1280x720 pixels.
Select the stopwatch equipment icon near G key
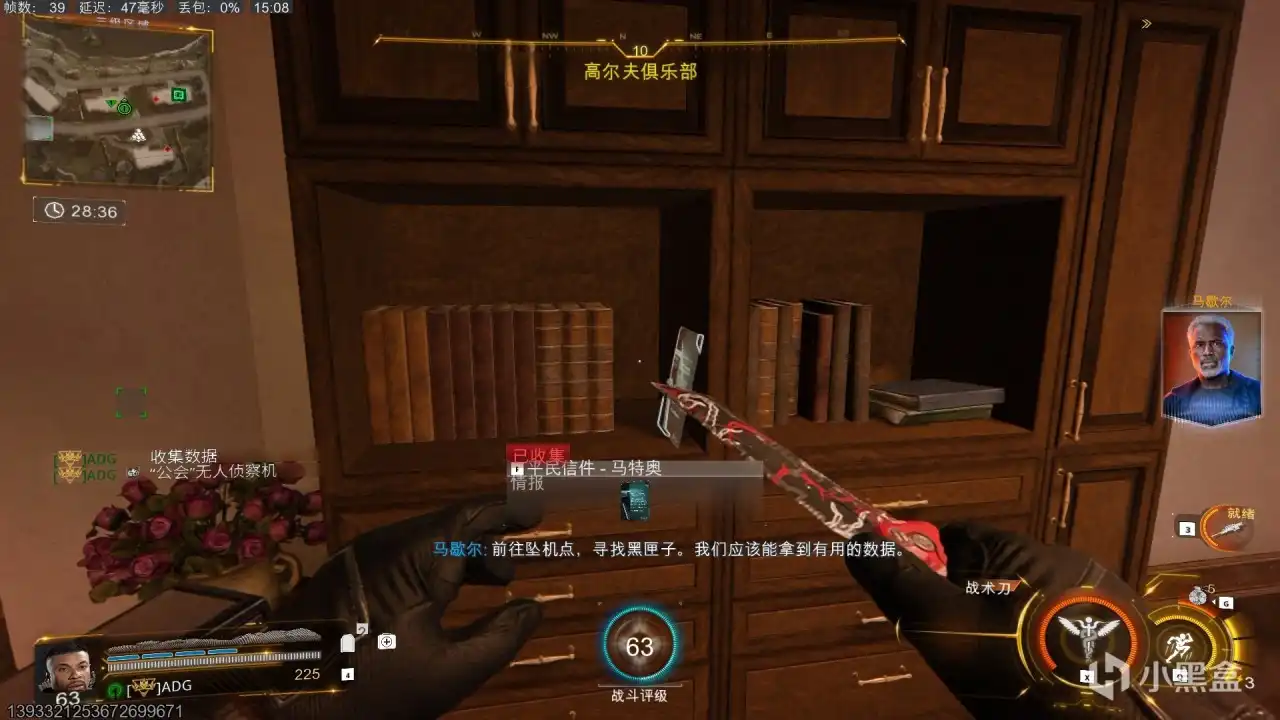(x=1198, y=597)
